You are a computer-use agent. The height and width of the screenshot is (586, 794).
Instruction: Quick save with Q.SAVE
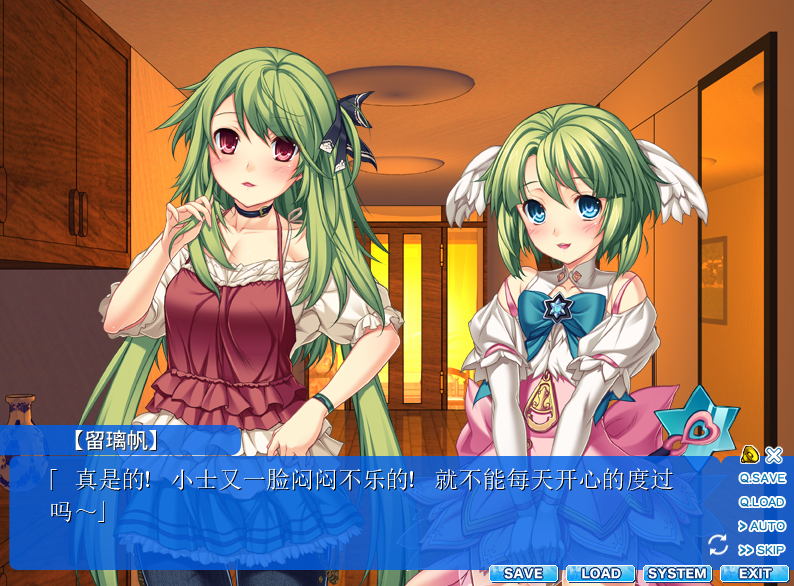click(x=762, y=478)
